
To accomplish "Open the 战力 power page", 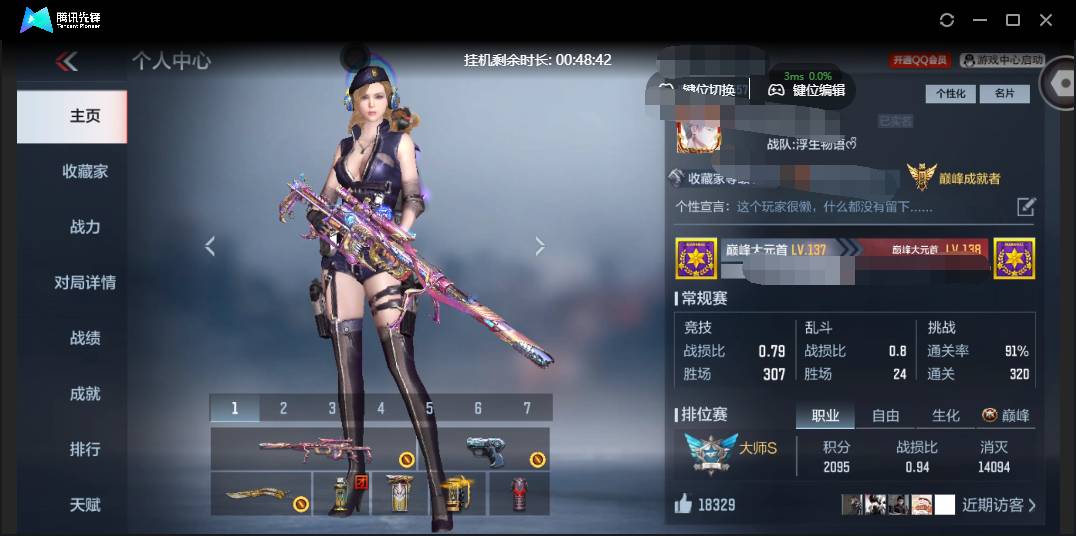I will click(85, 227).
